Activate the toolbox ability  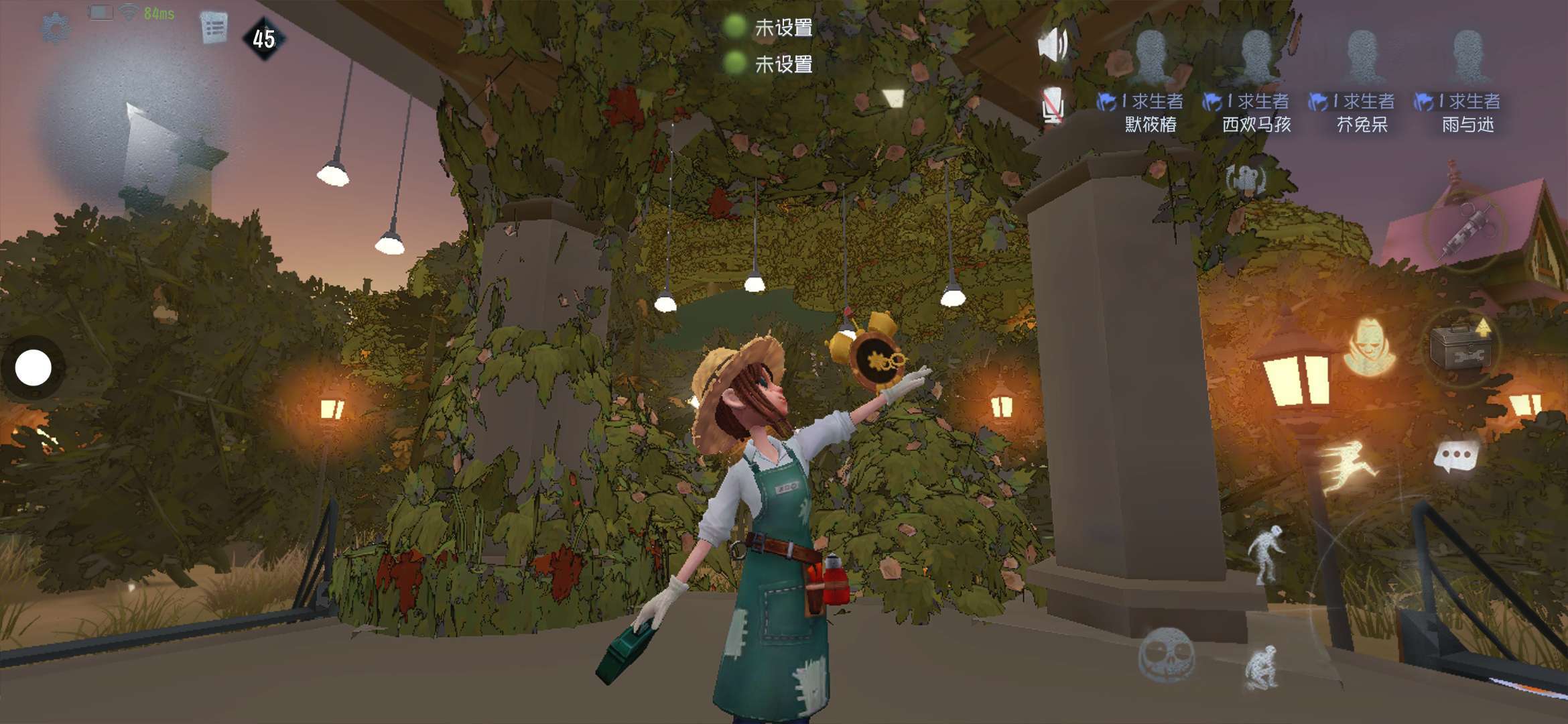point(1461,347)
